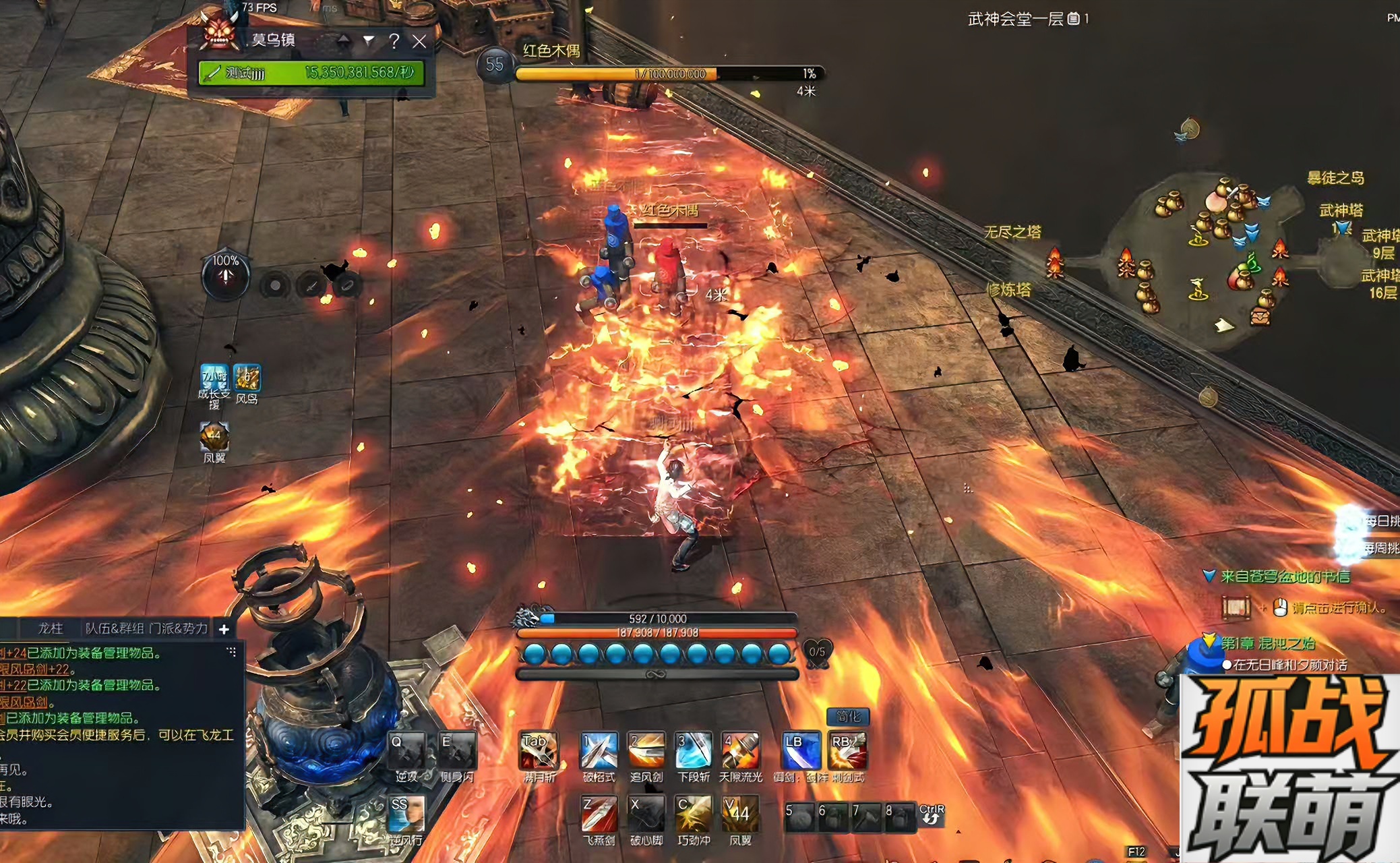Toggle the 简化 simplify button
Viewport: 1400px width, 863px height.
(847, 717)
